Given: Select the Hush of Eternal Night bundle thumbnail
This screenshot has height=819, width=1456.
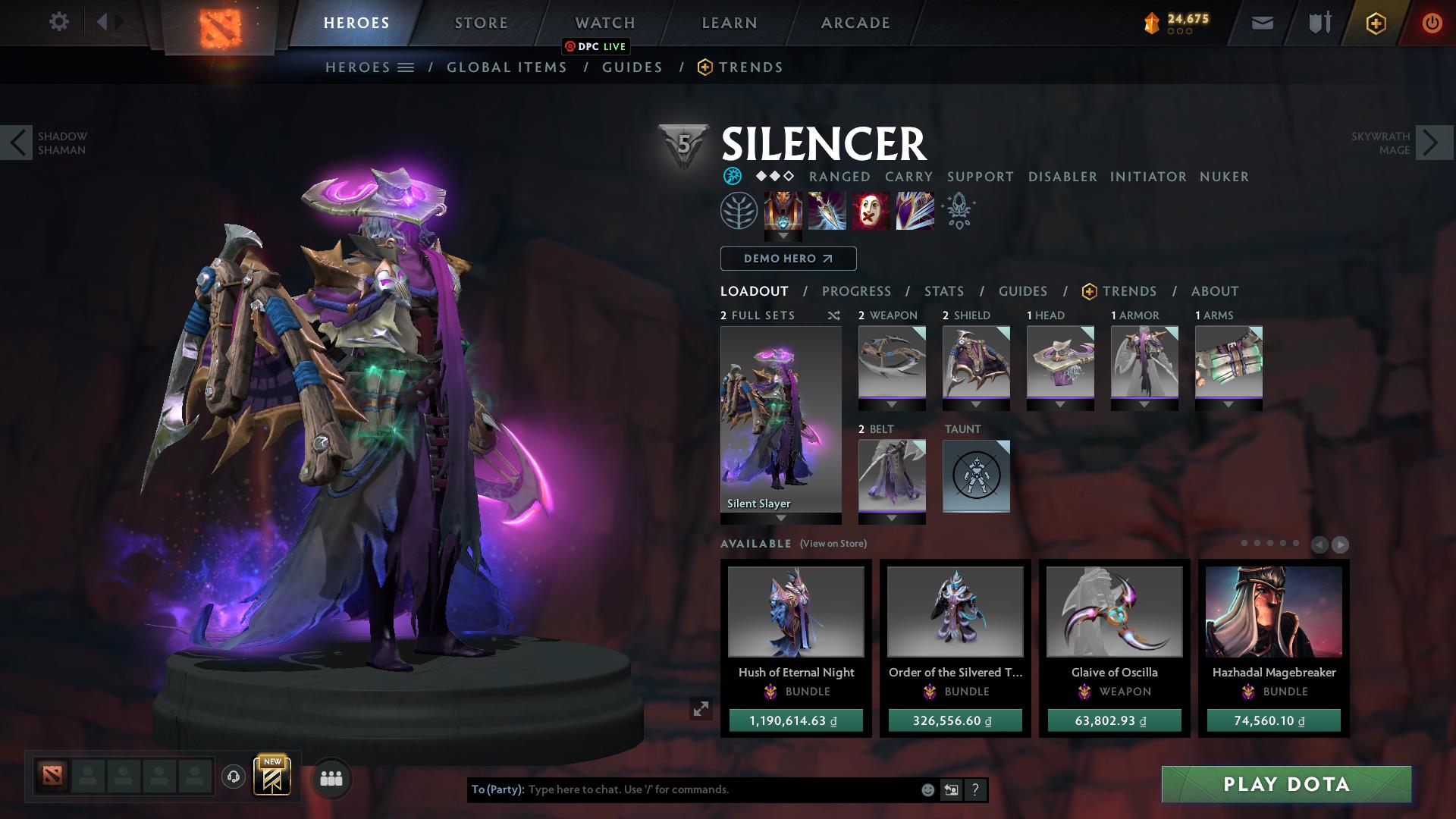Looking at the screenshot, I should click(795, 611).
